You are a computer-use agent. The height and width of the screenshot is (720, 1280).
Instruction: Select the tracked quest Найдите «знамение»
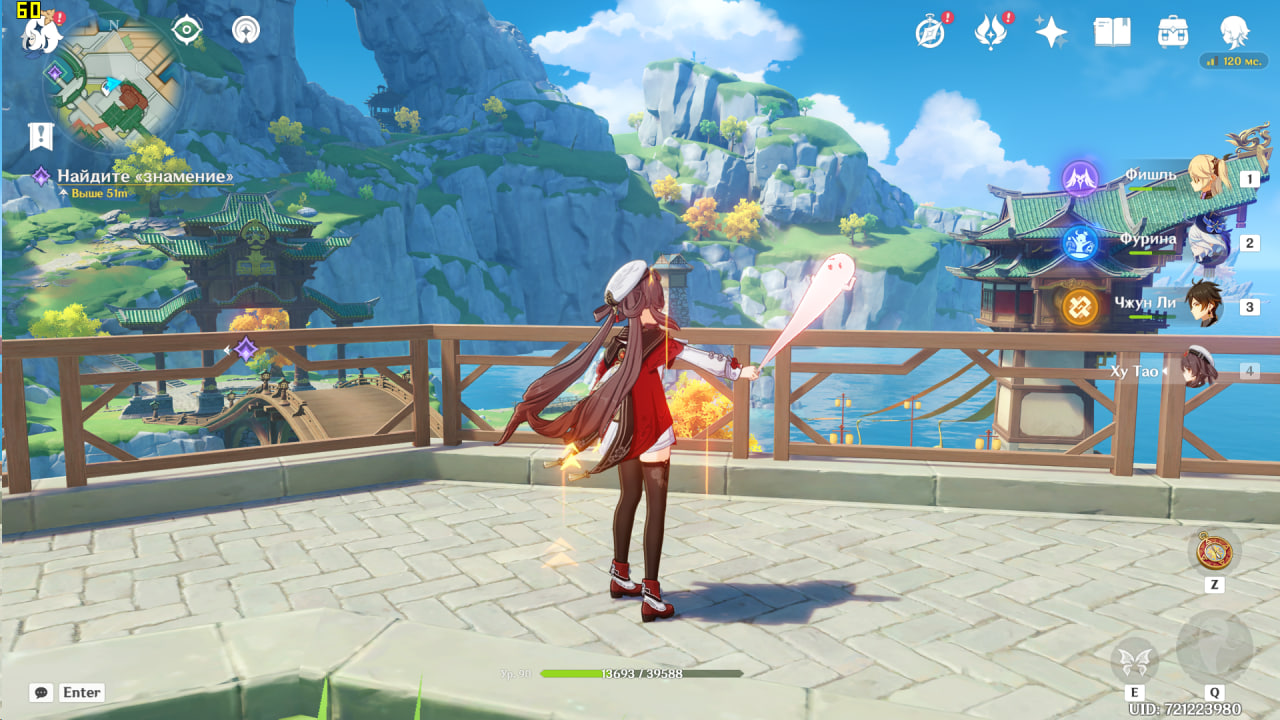[145, 177]
